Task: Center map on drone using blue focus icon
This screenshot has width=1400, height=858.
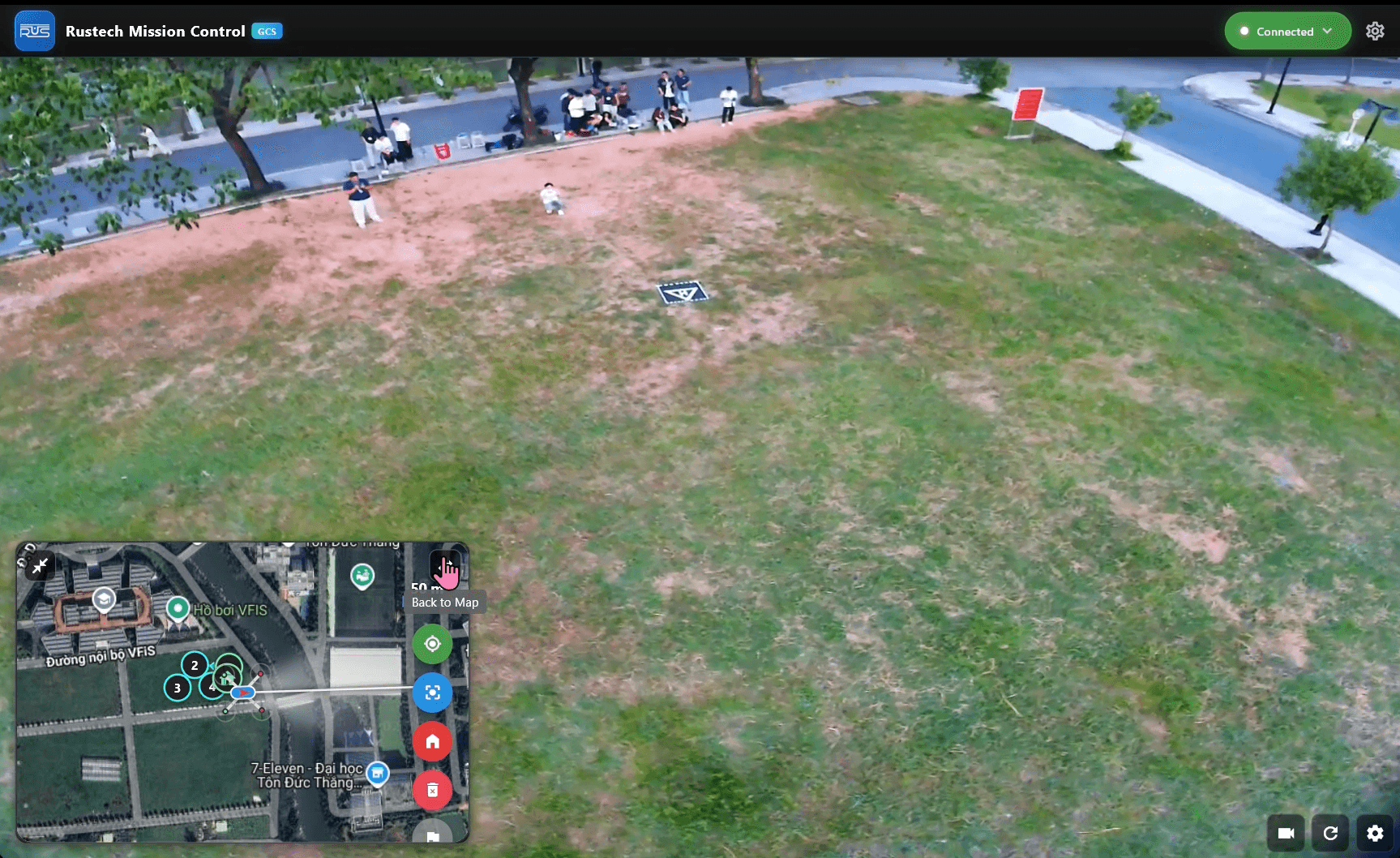Action: (432, 693)
